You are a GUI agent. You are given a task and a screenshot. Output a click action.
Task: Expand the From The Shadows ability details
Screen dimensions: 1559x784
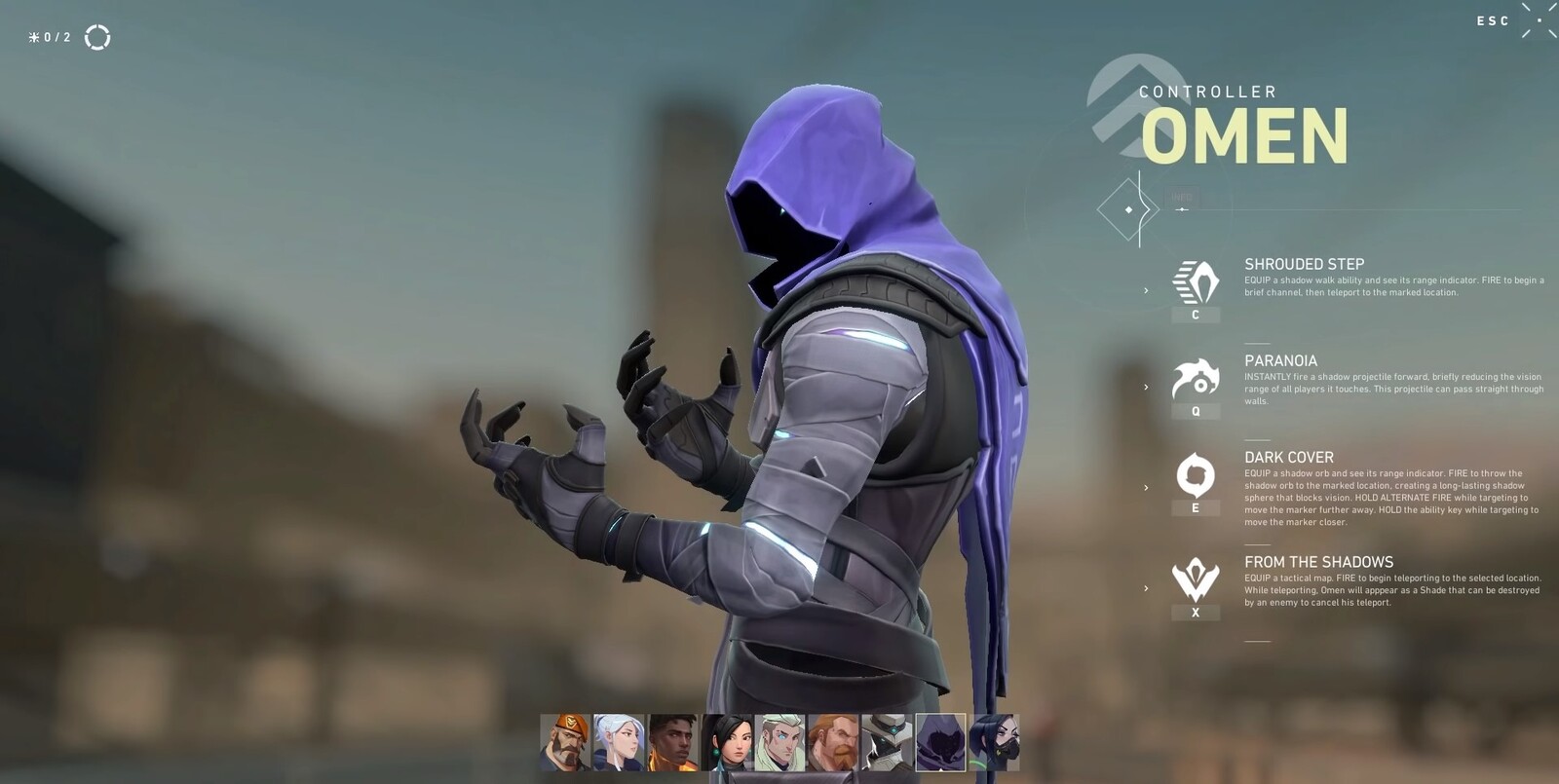pyautogui.click(x=1147, y=587)
